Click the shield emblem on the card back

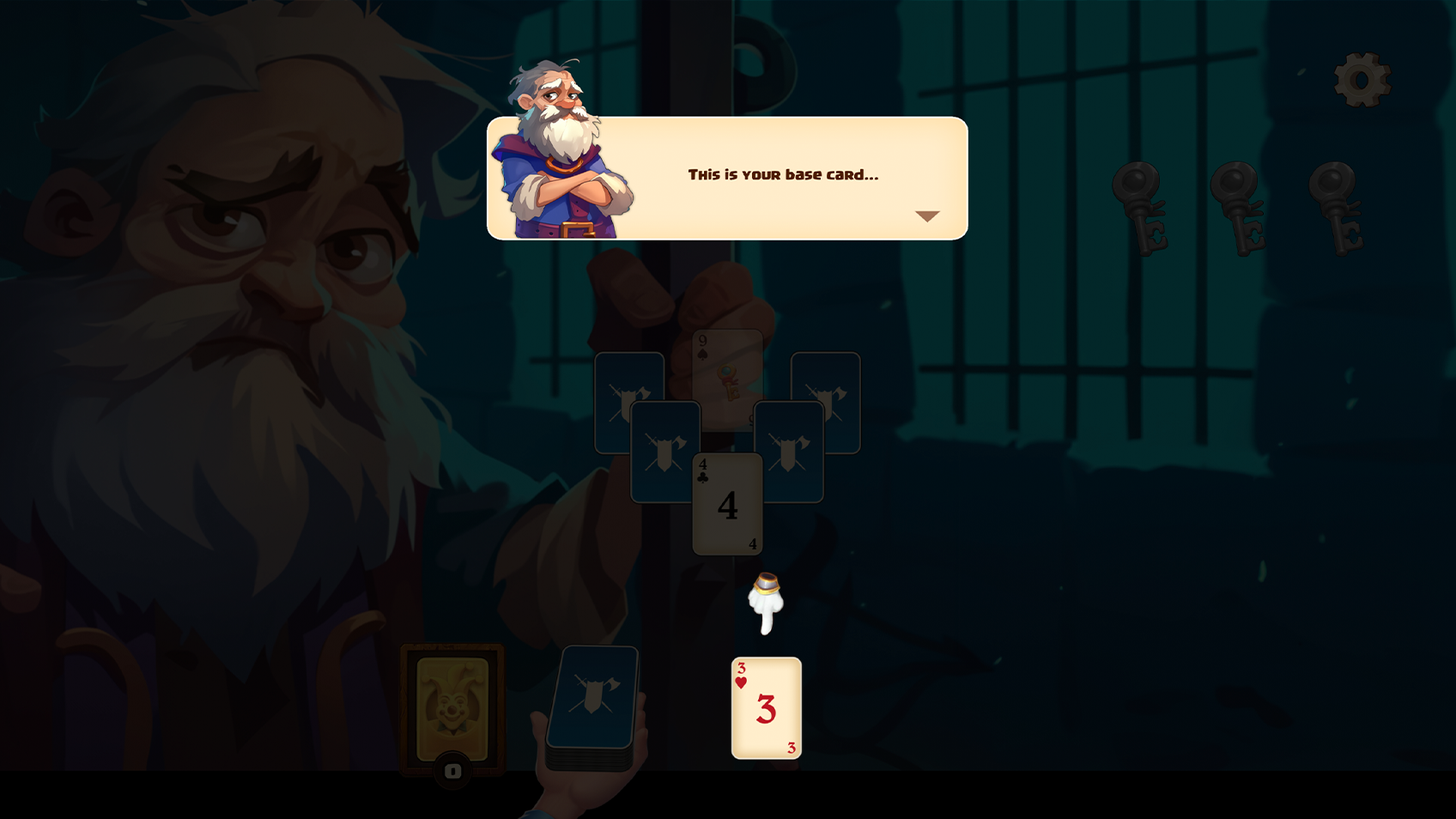pos(595,694)
